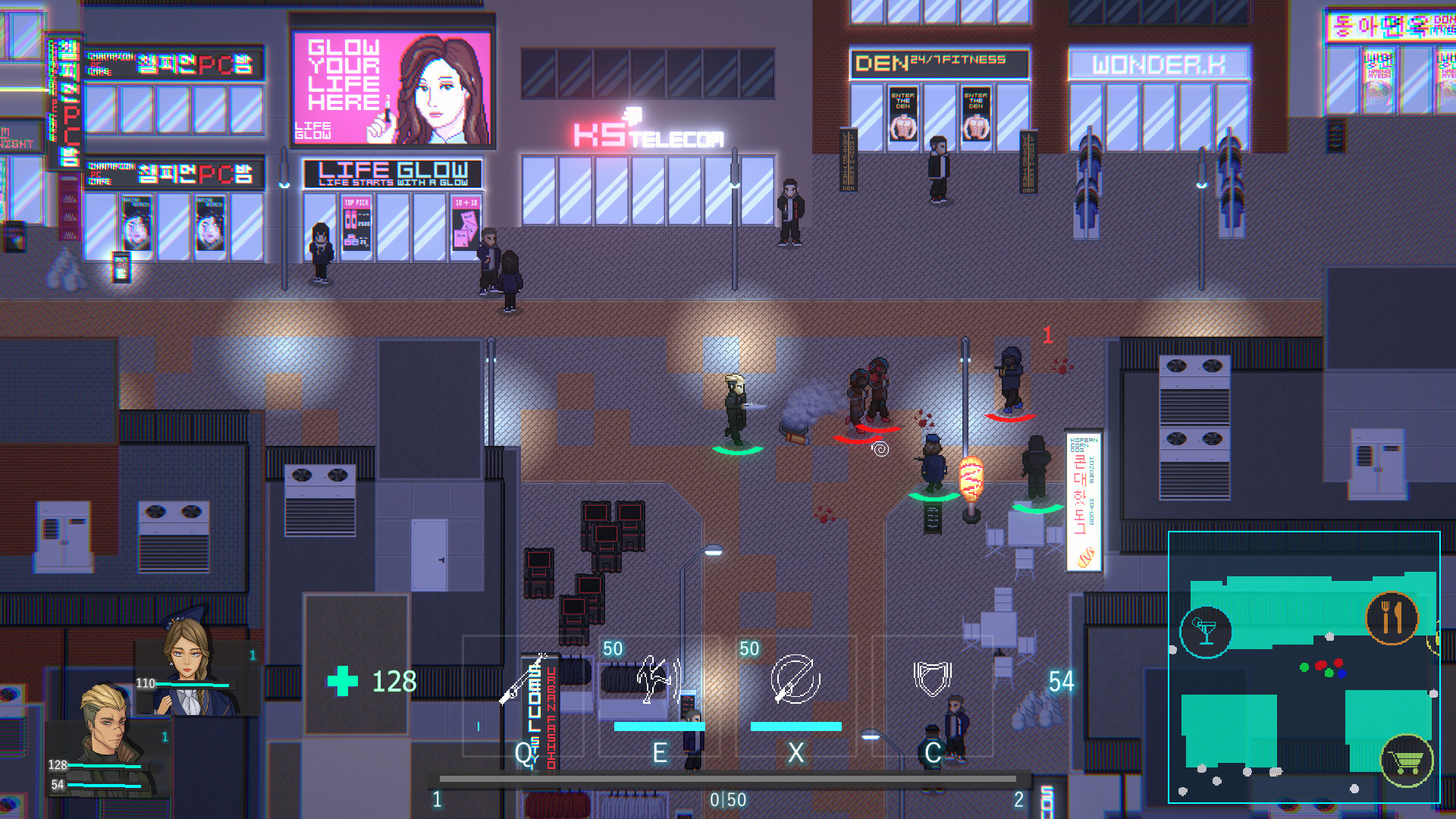Click the level 2 indicator right of the XP bar
Screen dimensions: 1456x819
coord(1018,798)
